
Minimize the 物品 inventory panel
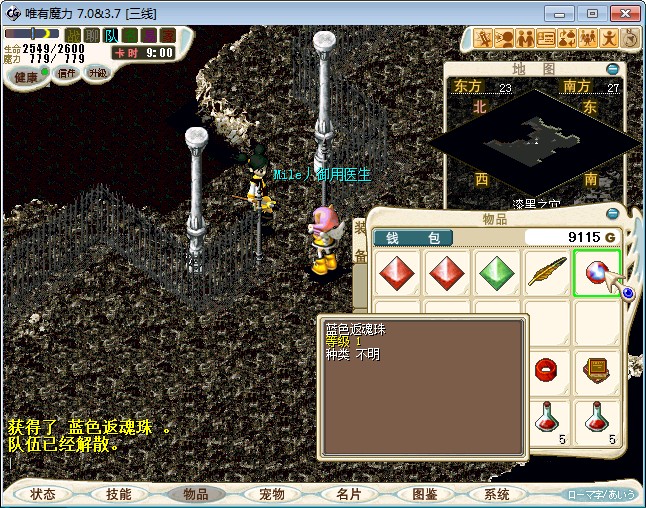click(x=612, y=212)
